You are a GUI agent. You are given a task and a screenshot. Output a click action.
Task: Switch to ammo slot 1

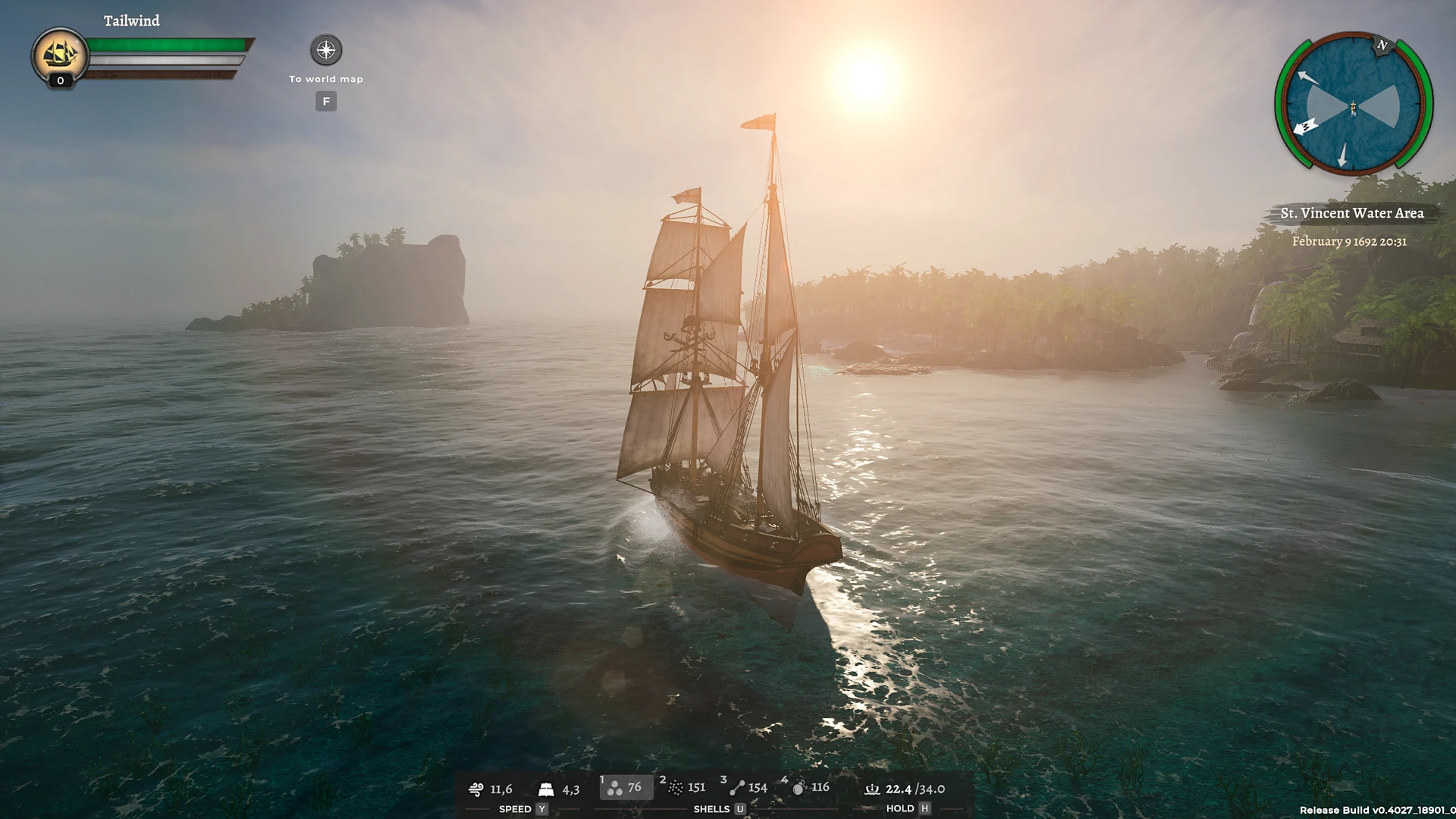click(x=602, y=779)
